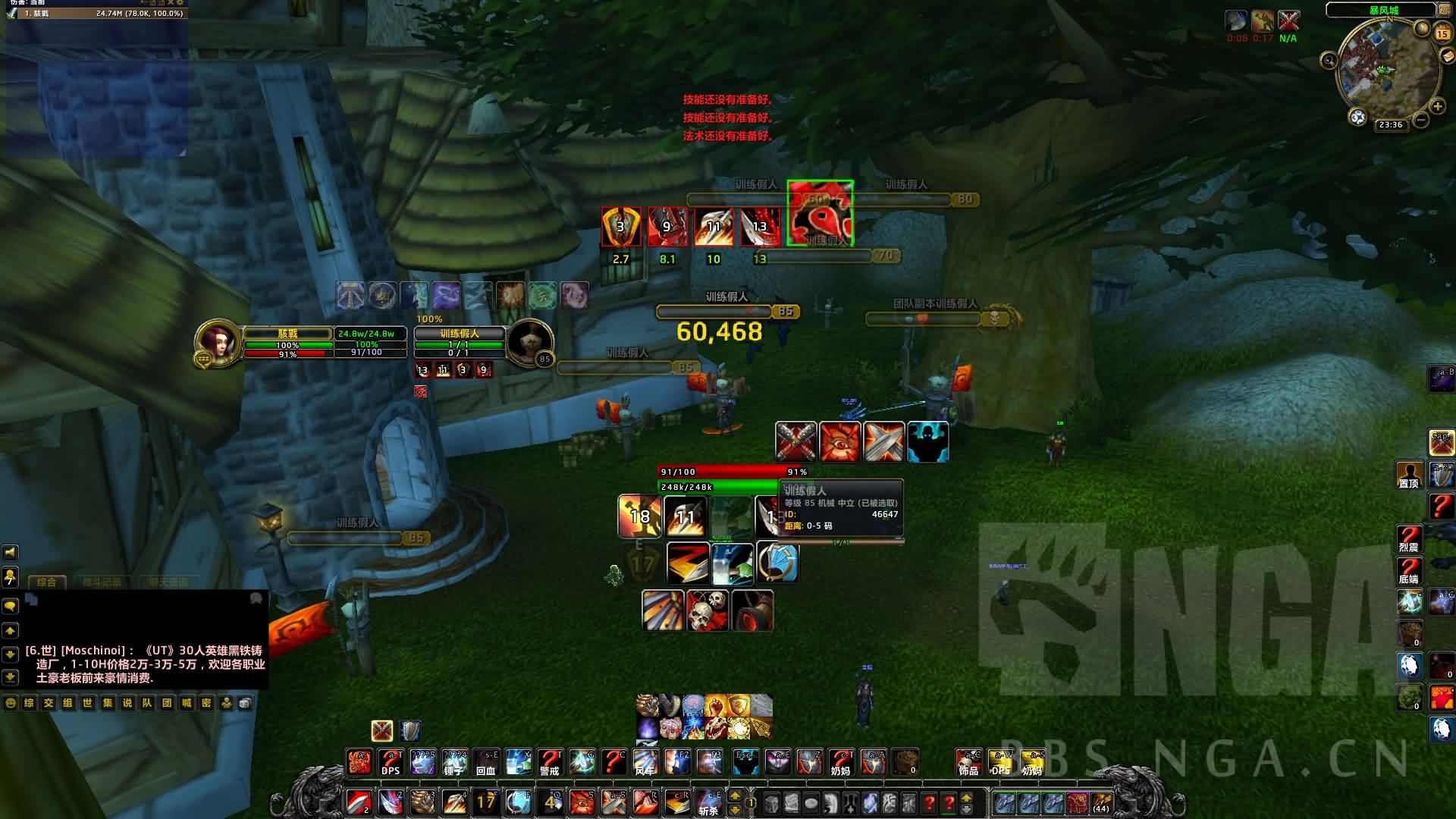
Task: Click the 置顶 button on the right edge
Action: pos(1409,475)
